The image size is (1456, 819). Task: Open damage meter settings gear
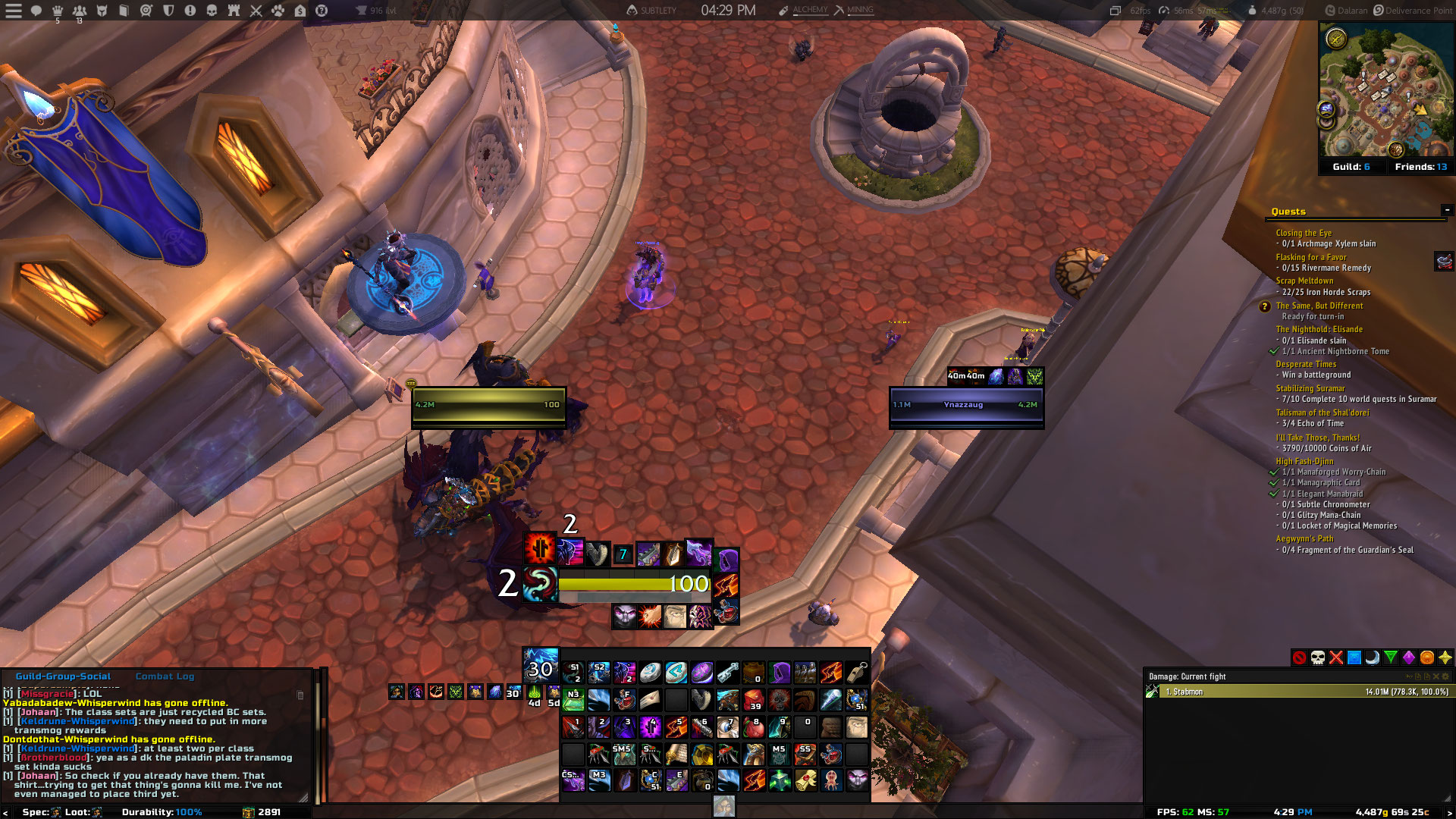pyautogui.click(x=1445, y=676)
